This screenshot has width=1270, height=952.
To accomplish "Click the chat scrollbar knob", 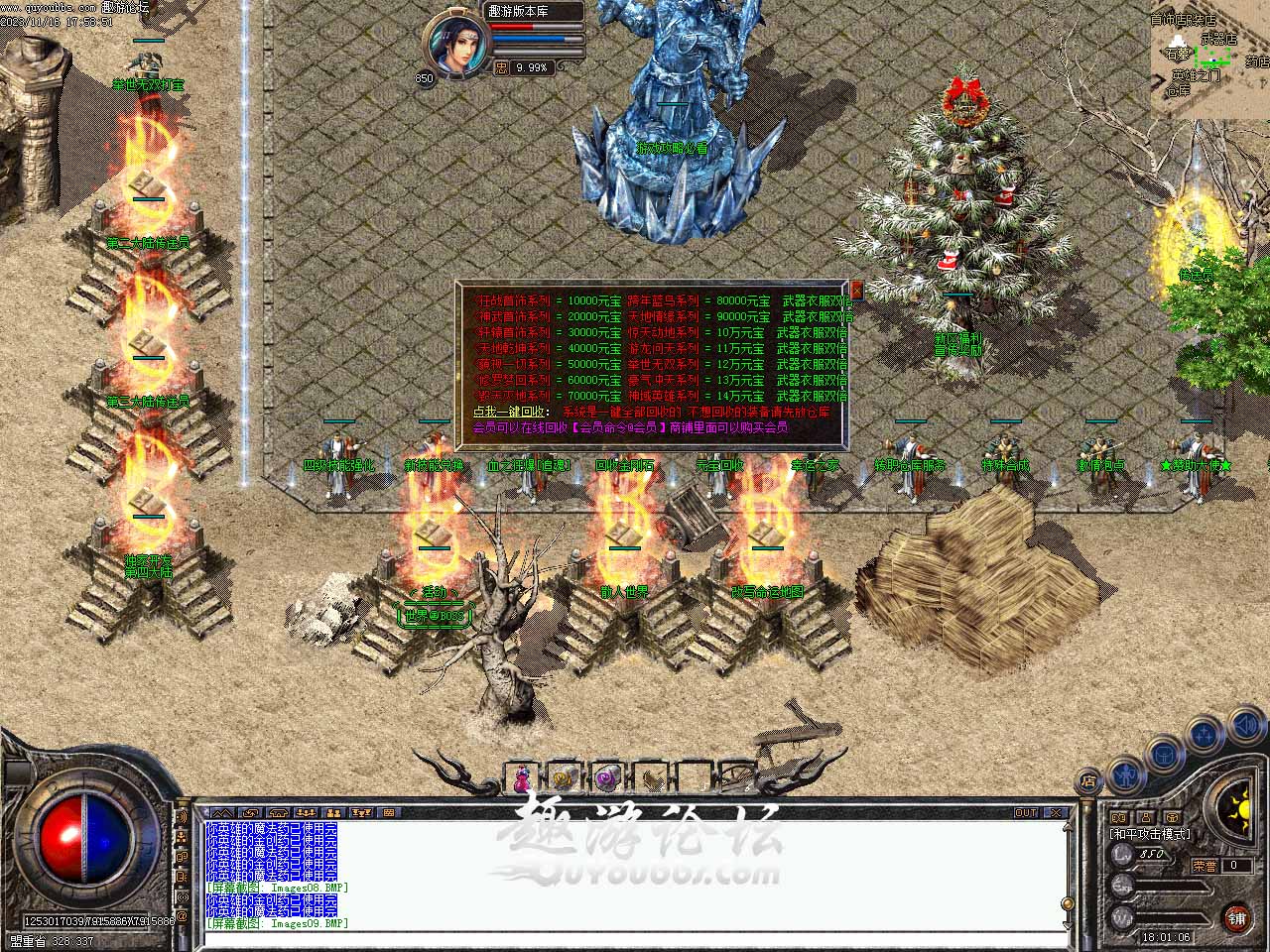I will click(x=1067, y=903).
